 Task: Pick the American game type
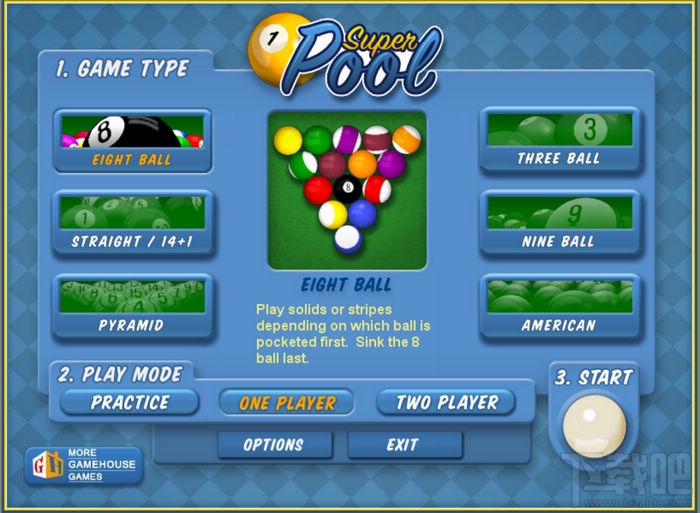[x=559, y=306]
